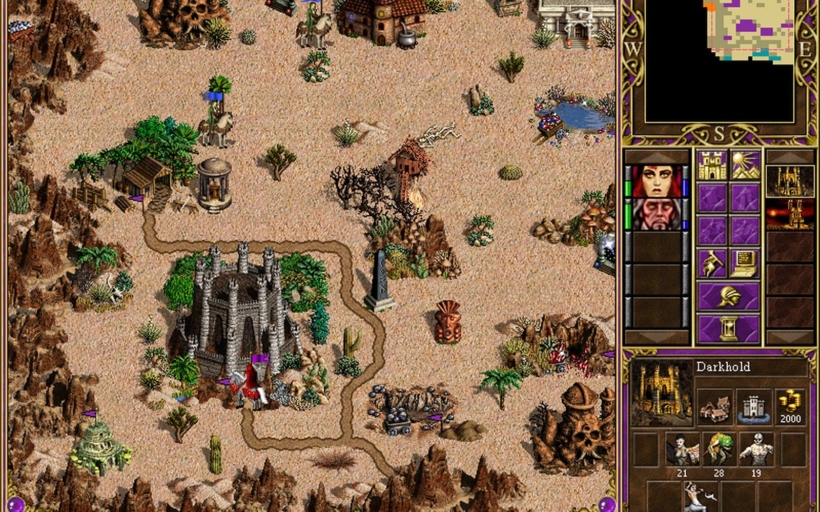The height and width of the screenshot is (512, 820).
Task: Click the Darkhold town portrait in the info panel
Action: pyautogui.click(x=661, y=392)
